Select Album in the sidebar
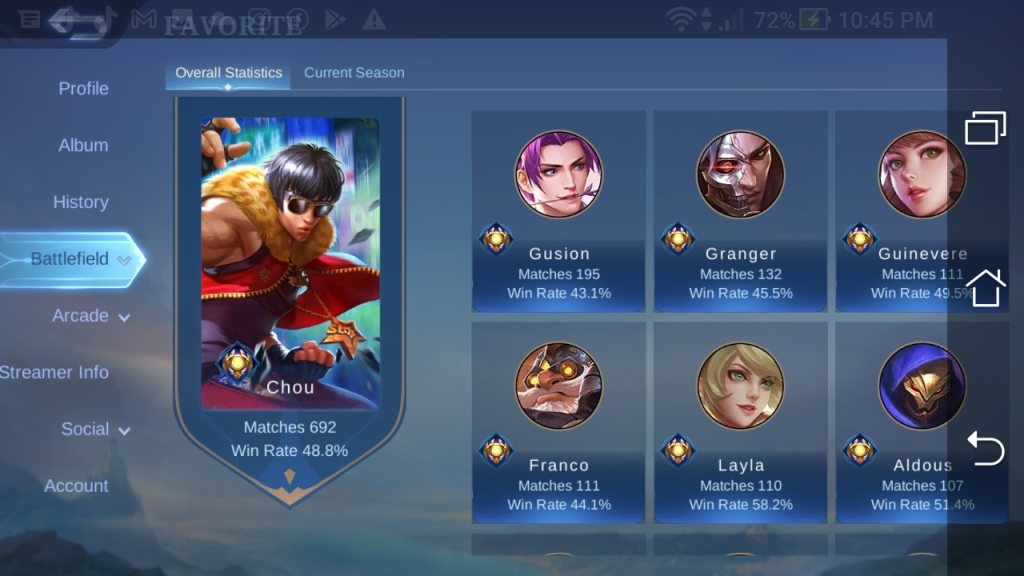1024x576 pixels. tap(83, 146)
